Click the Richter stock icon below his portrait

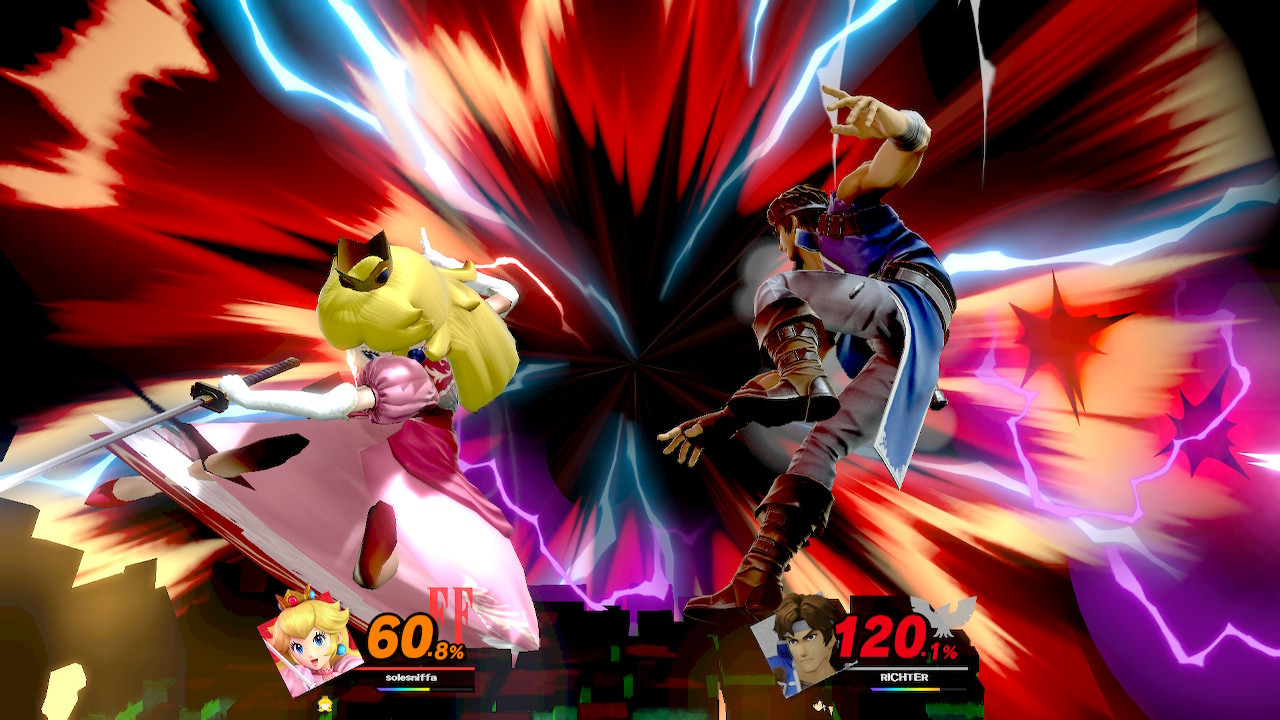[822, 707]
